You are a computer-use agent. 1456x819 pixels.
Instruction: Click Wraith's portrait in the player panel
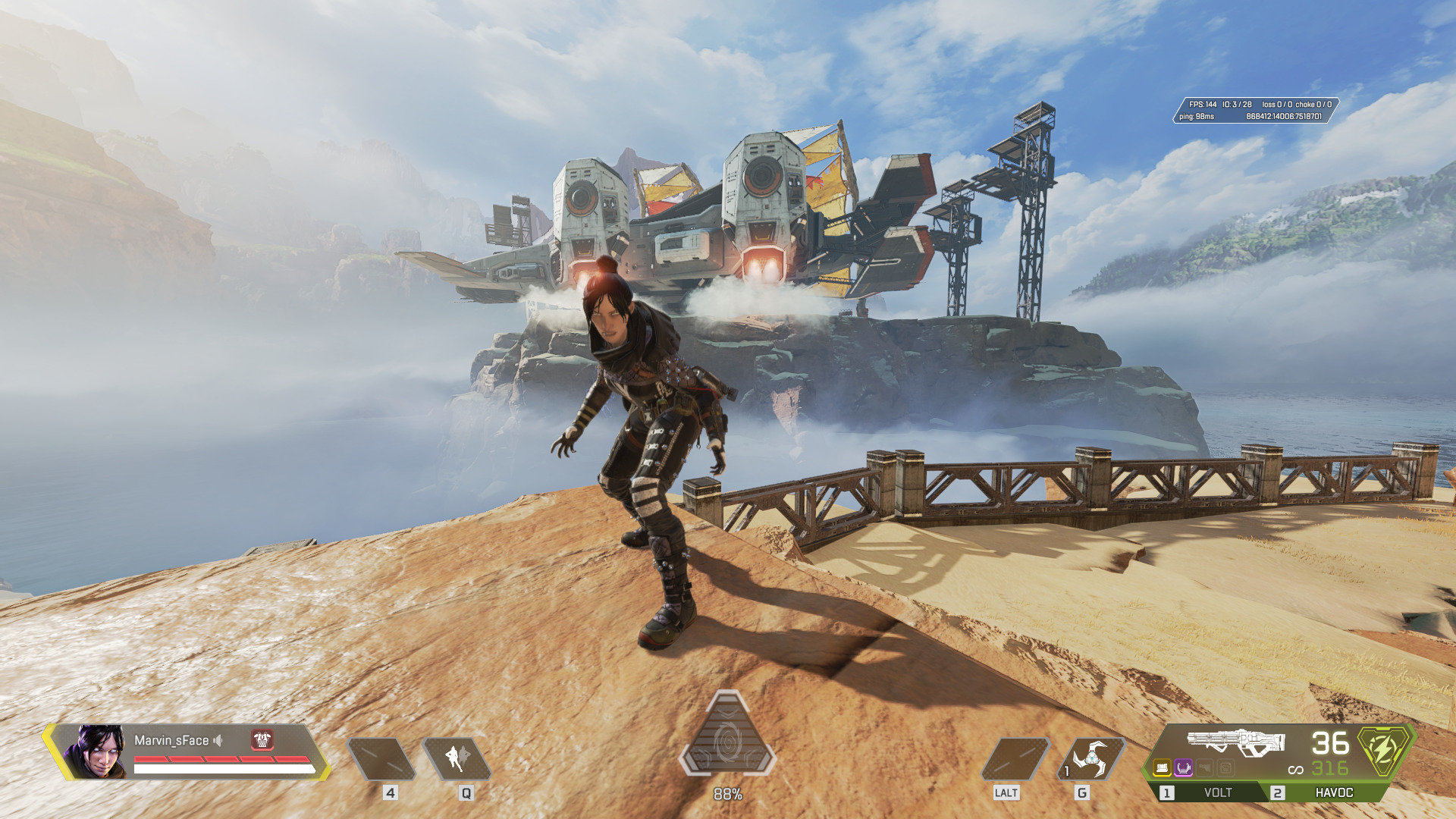coord(96,752)
